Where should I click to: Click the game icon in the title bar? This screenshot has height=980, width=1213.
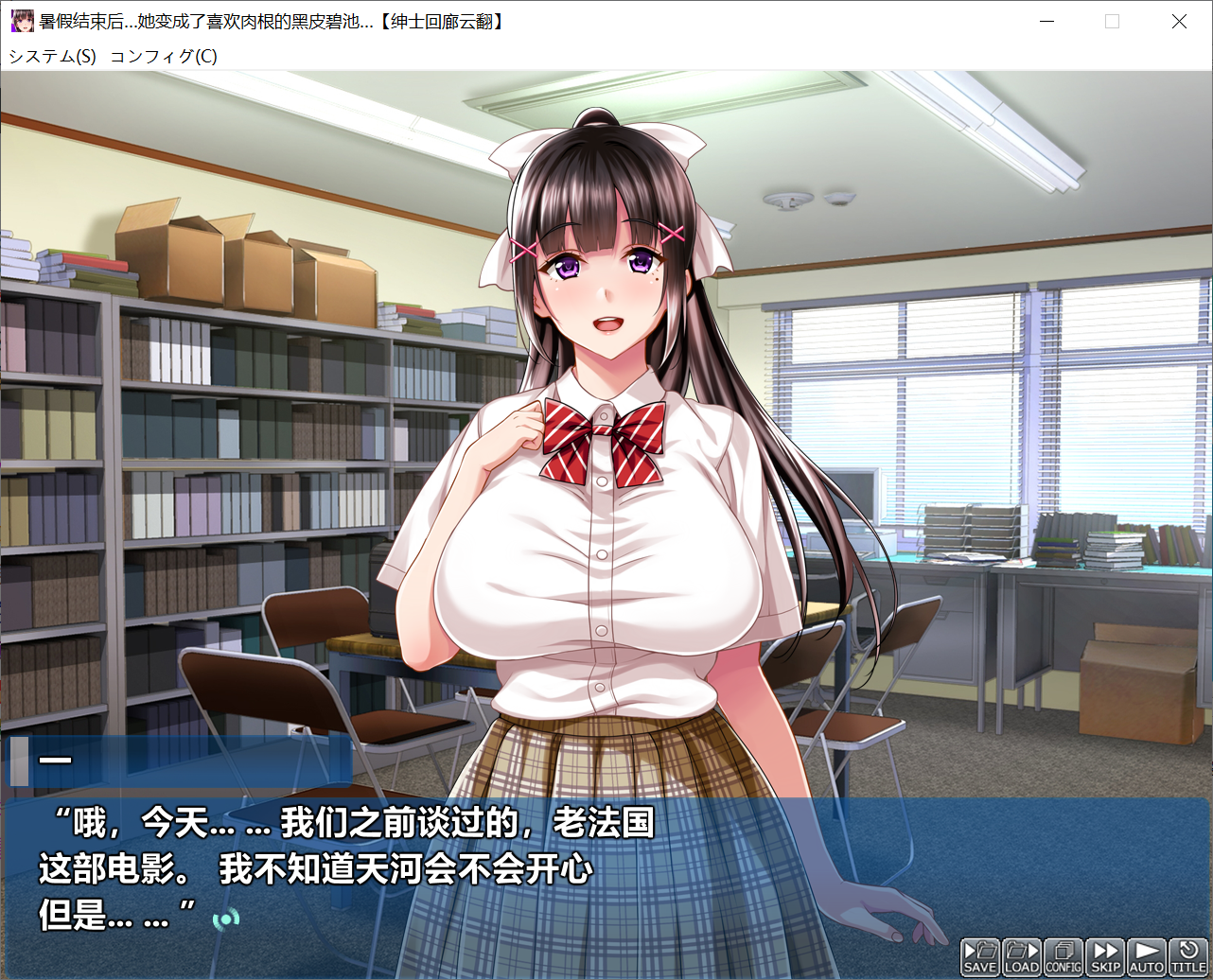point(21,20)
